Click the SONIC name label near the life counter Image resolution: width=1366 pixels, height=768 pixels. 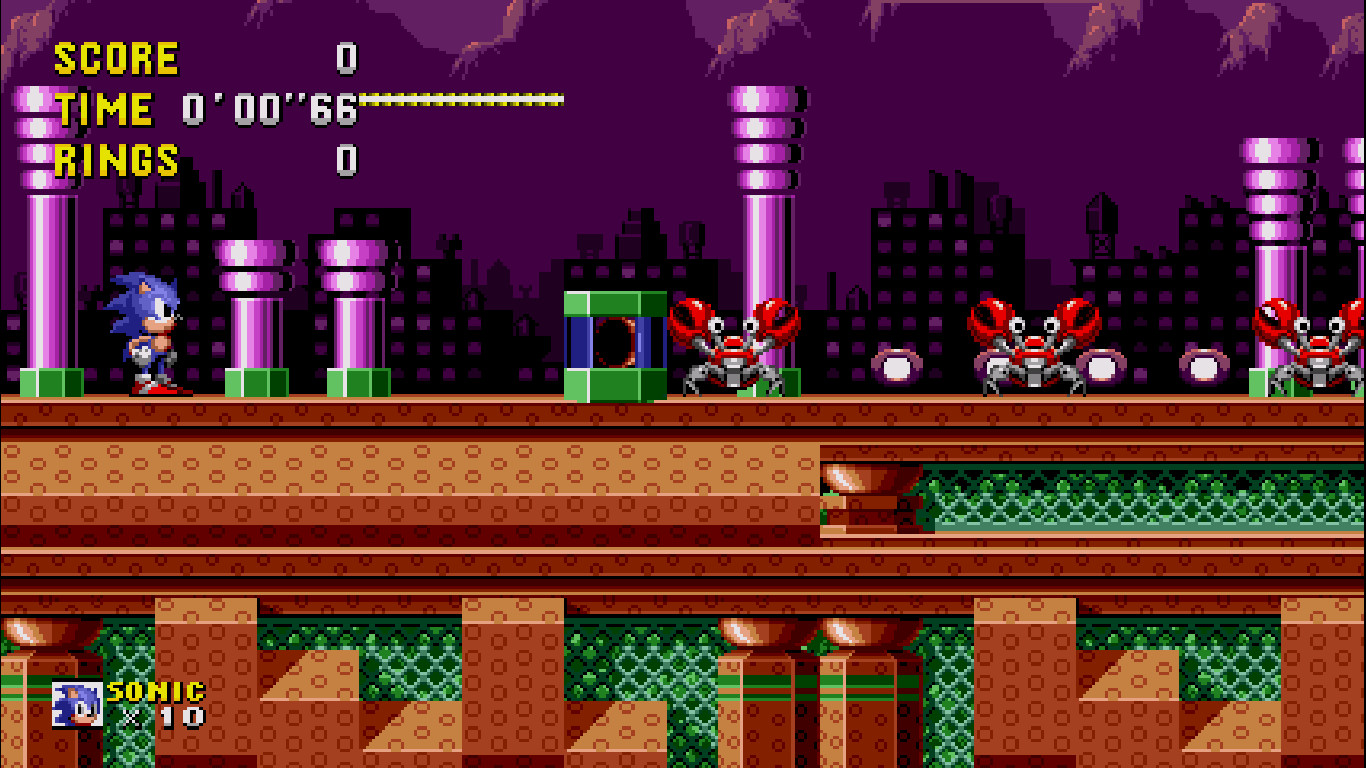[155, 690]
